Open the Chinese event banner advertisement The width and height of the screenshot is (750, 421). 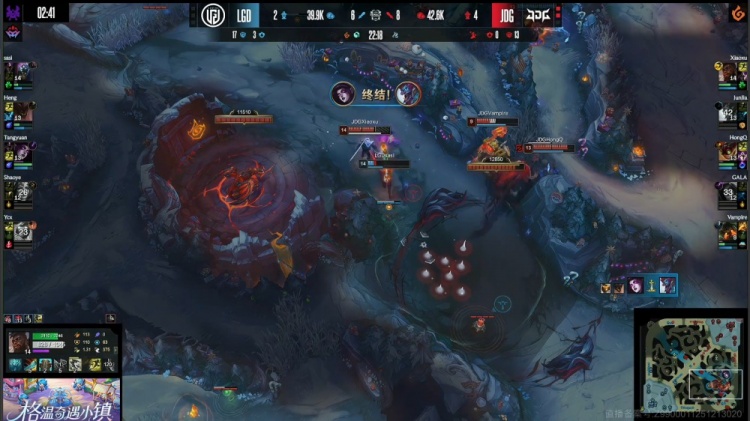coord(61,399)
